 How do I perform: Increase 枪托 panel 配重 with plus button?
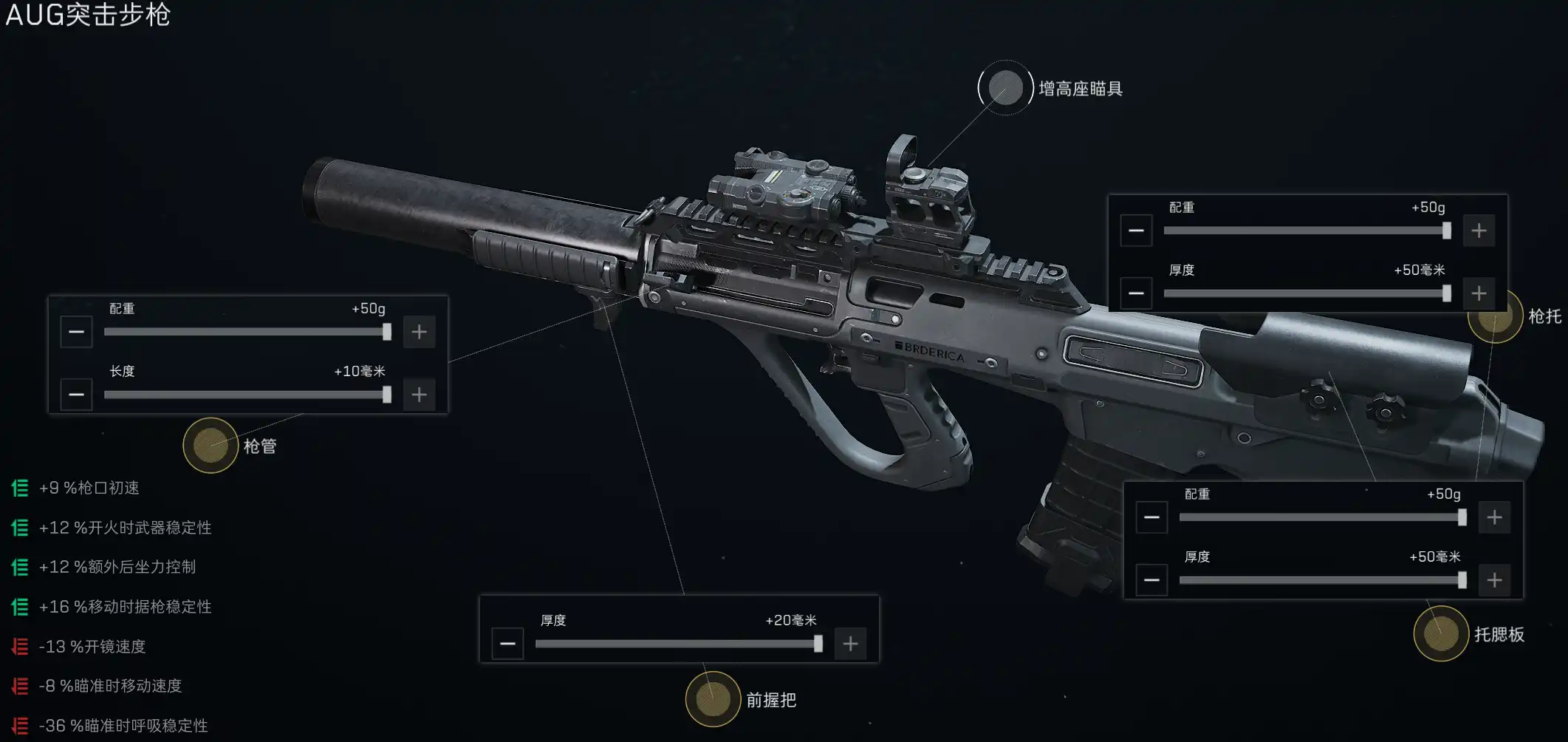(x=1479, y=231)
